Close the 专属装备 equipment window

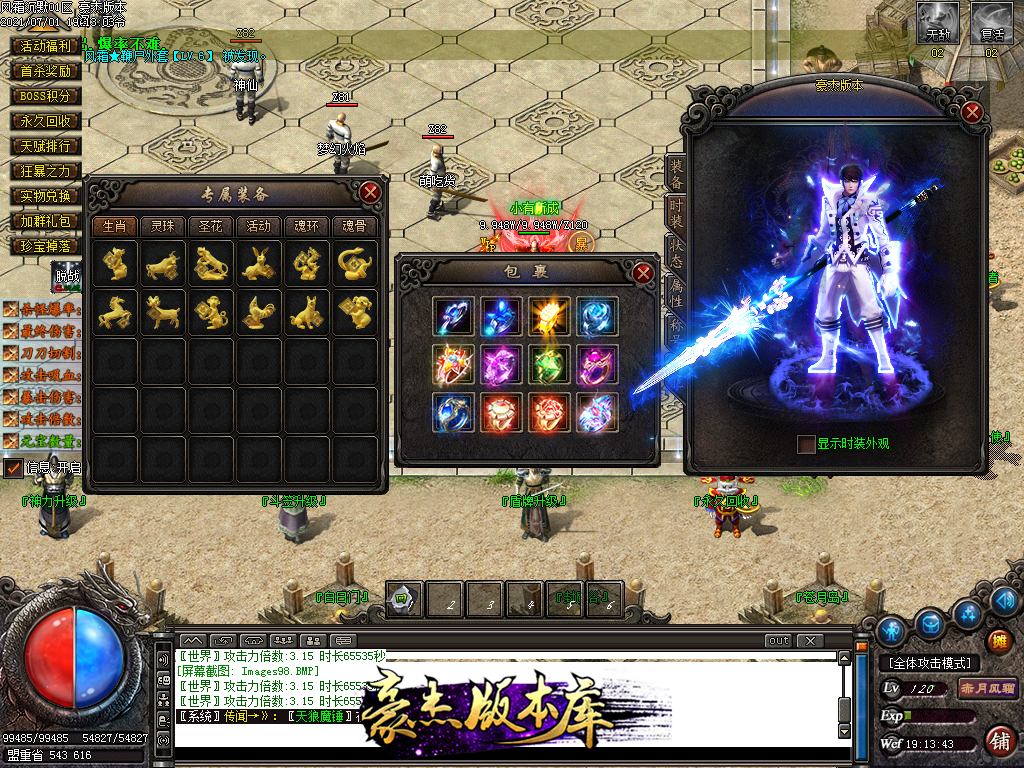tap(370, 192)
